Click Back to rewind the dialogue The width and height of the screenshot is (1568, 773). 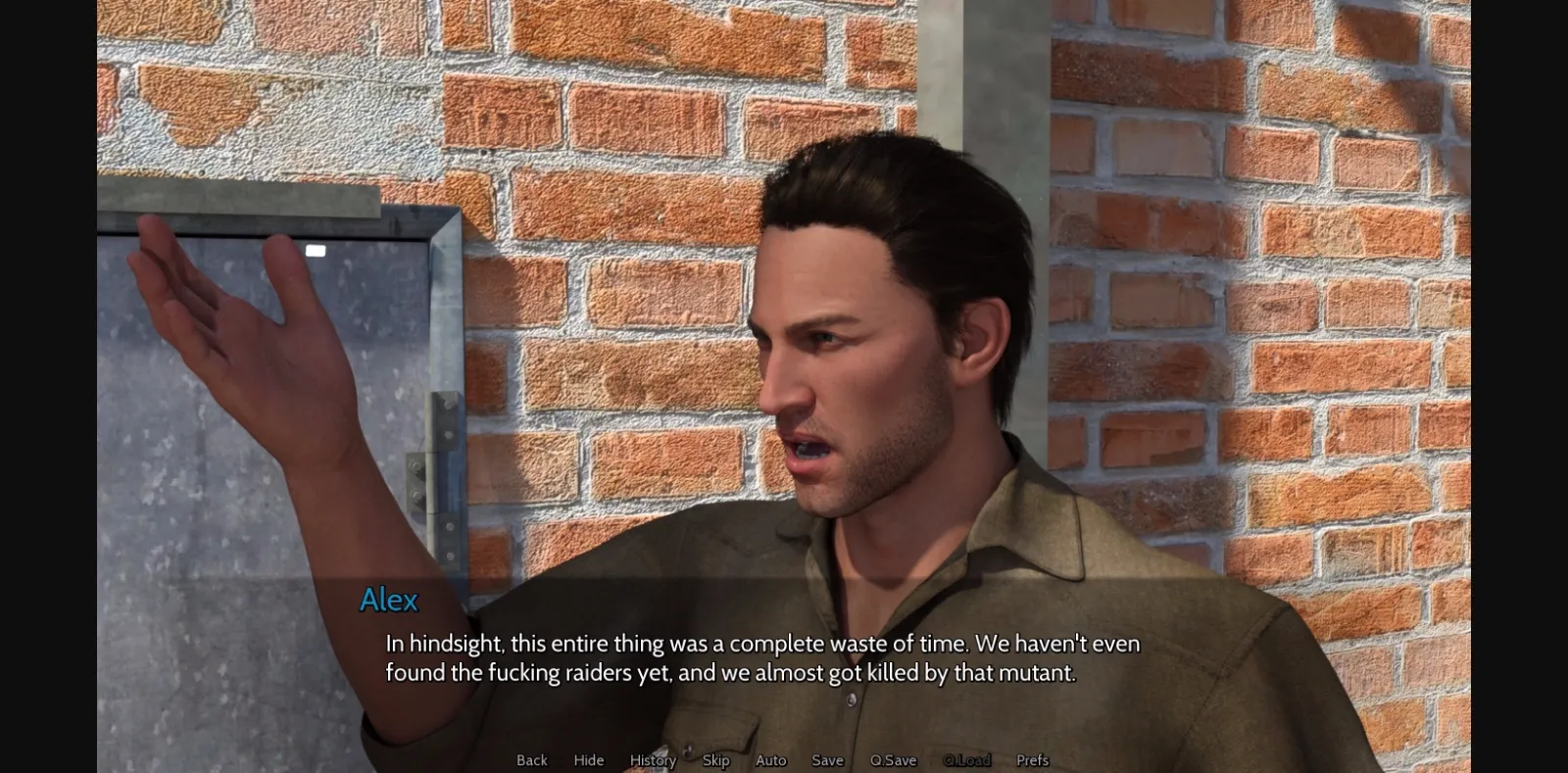coord(530,760)
